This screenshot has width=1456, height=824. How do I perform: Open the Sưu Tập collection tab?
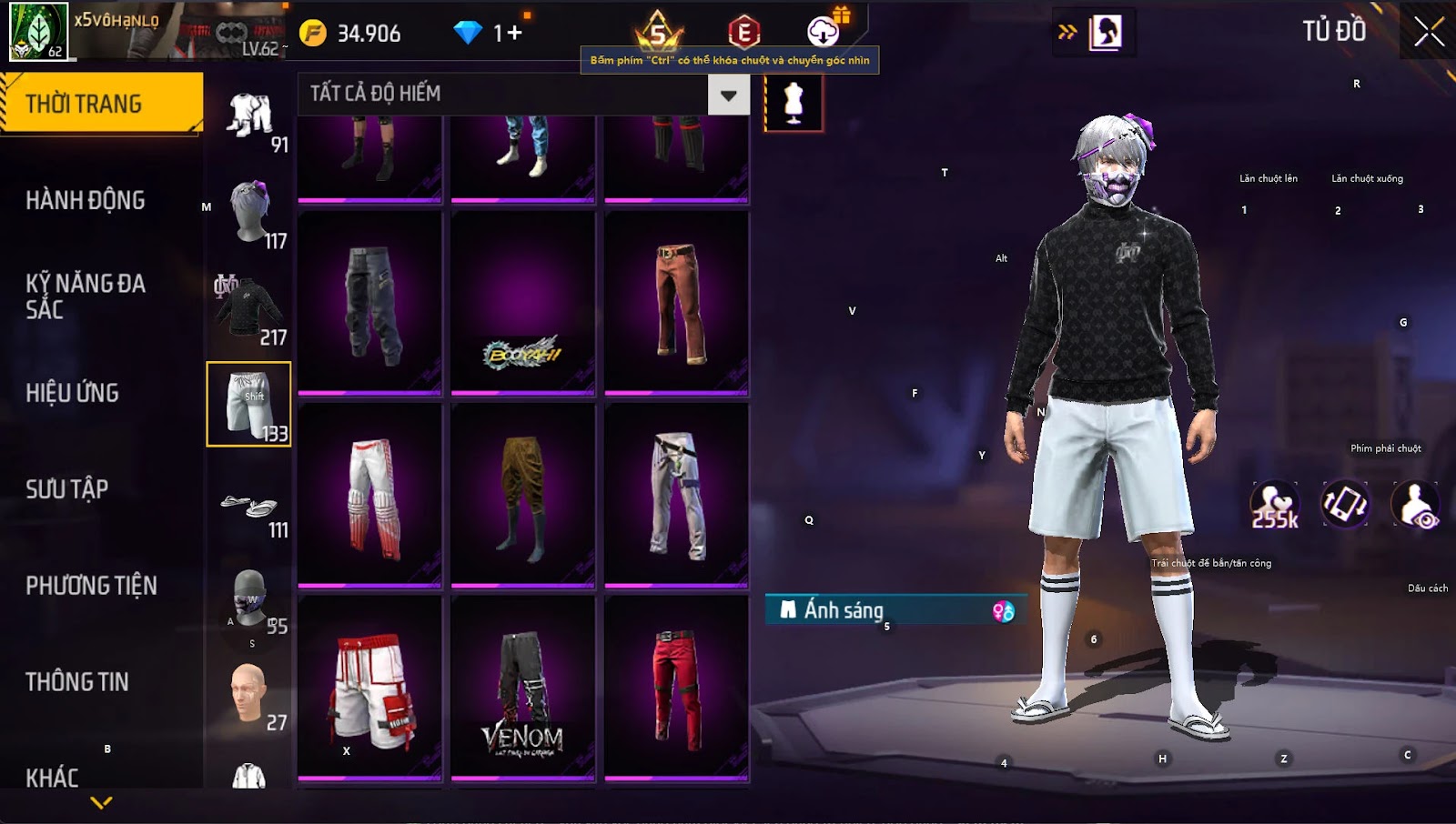[67, 489]
